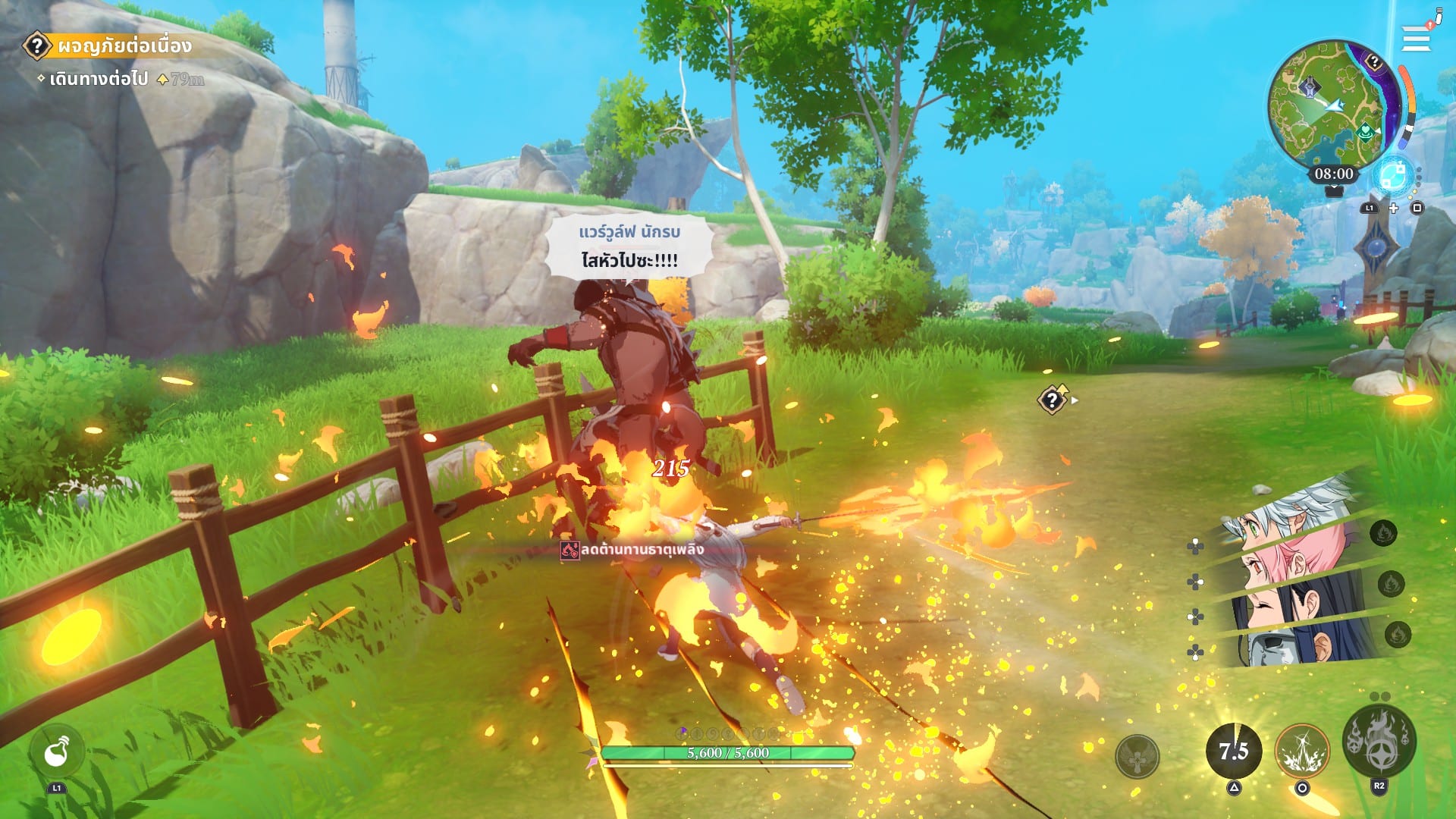This screenshot has width=1456, height=819.
Task: Select the quest marker on the minimap
Action: [1373, 62]
